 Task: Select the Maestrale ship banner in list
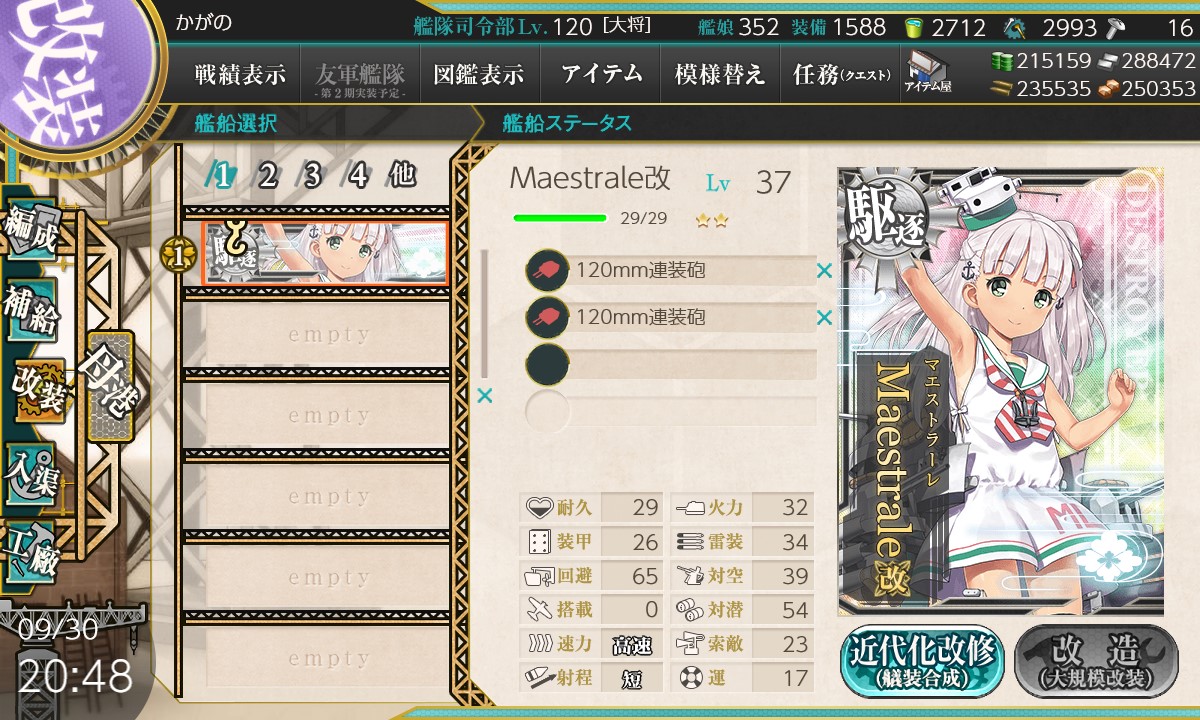click(325, 253)
